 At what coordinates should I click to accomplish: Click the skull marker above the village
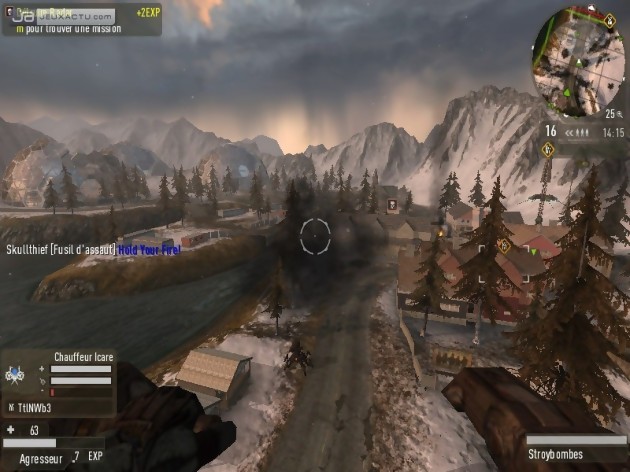point(392,204)
